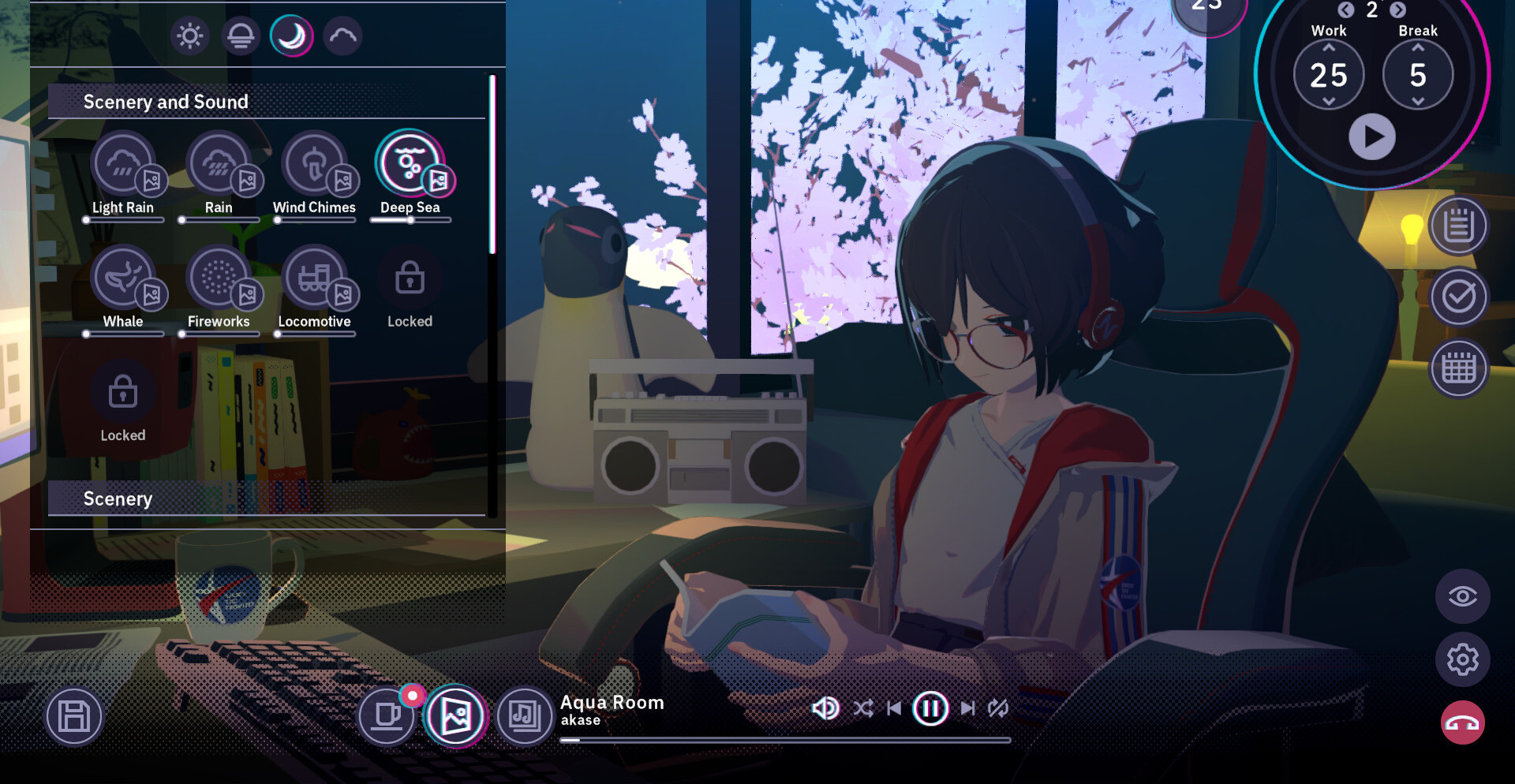Switch to the crescent moon night setting

tap(291, 36)
